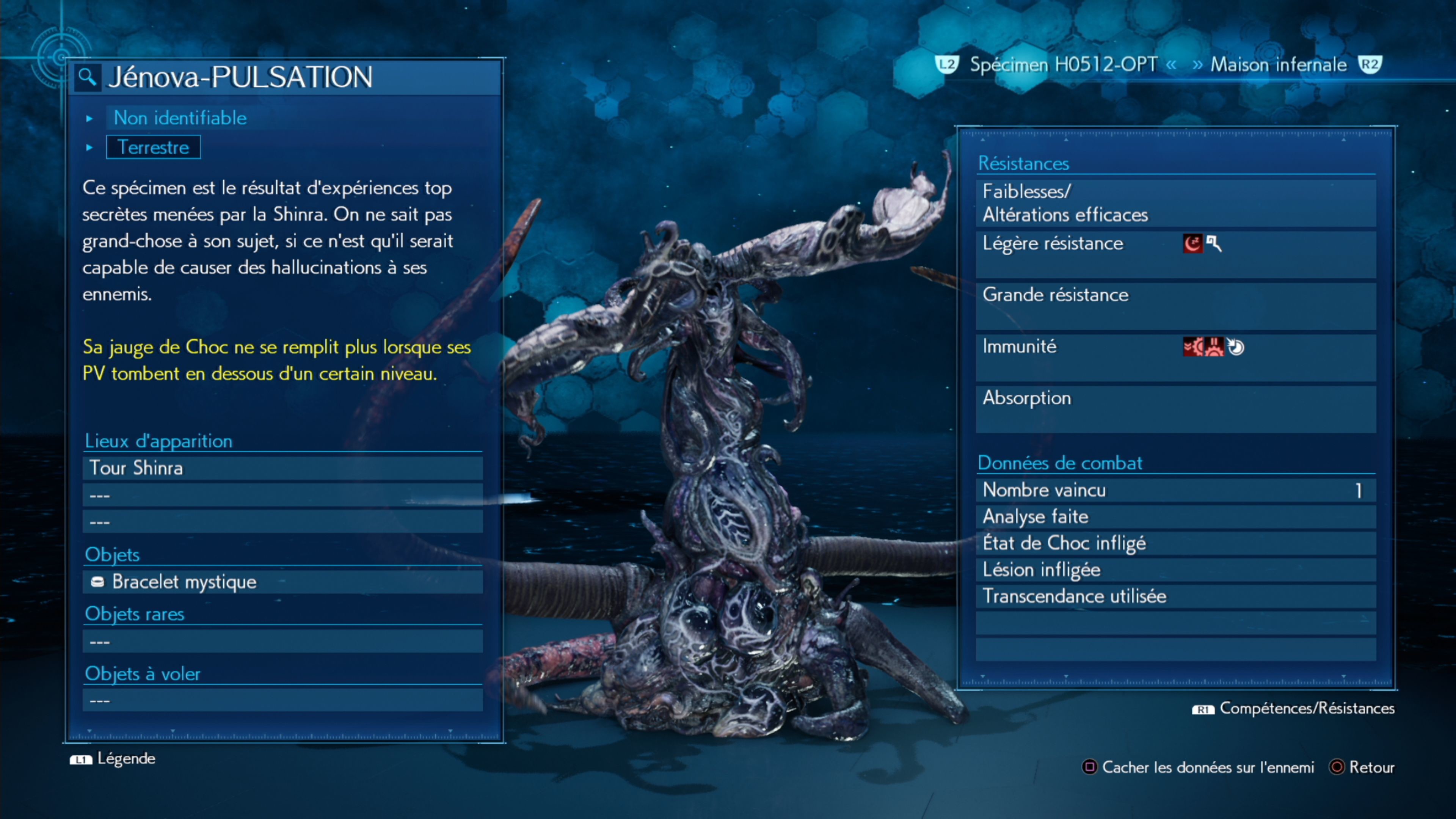The width and height of the screenshot is (1456, 819).
Task: Select the Analyse faite row
Action: [x=1176, y=516]
